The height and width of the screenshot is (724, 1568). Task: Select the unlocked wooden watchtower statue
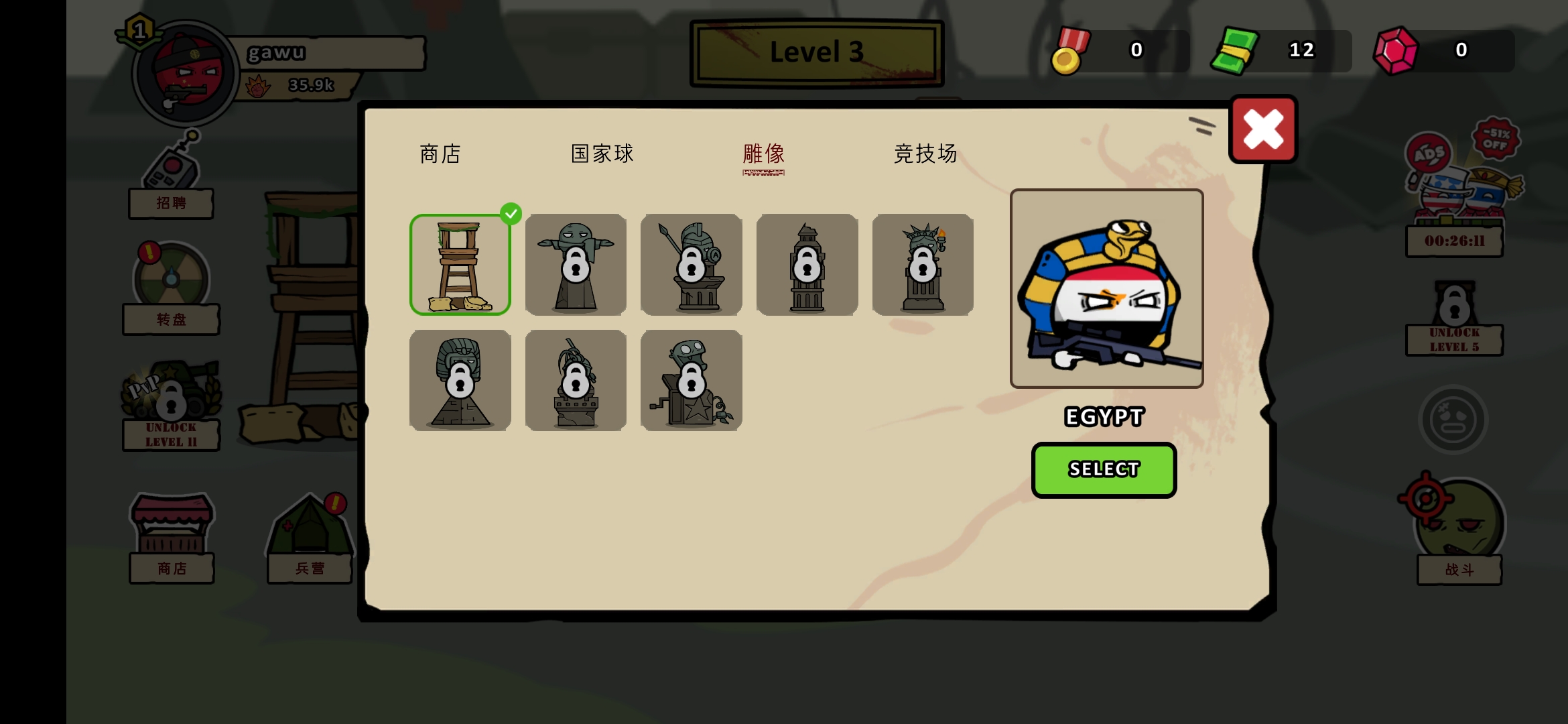click(460, 263)
